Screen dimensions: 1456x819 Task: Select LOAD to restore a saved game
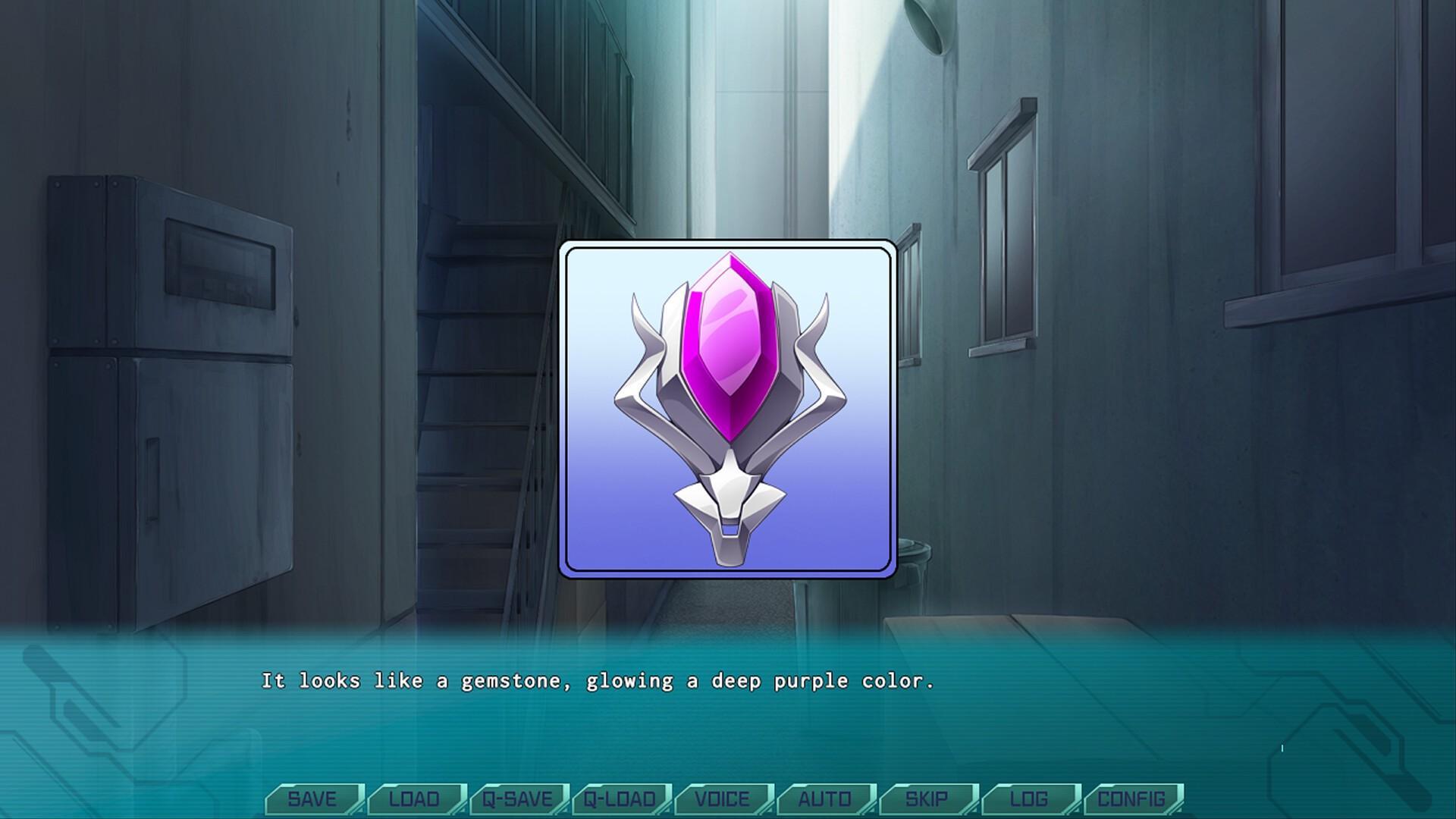[414, 799]
